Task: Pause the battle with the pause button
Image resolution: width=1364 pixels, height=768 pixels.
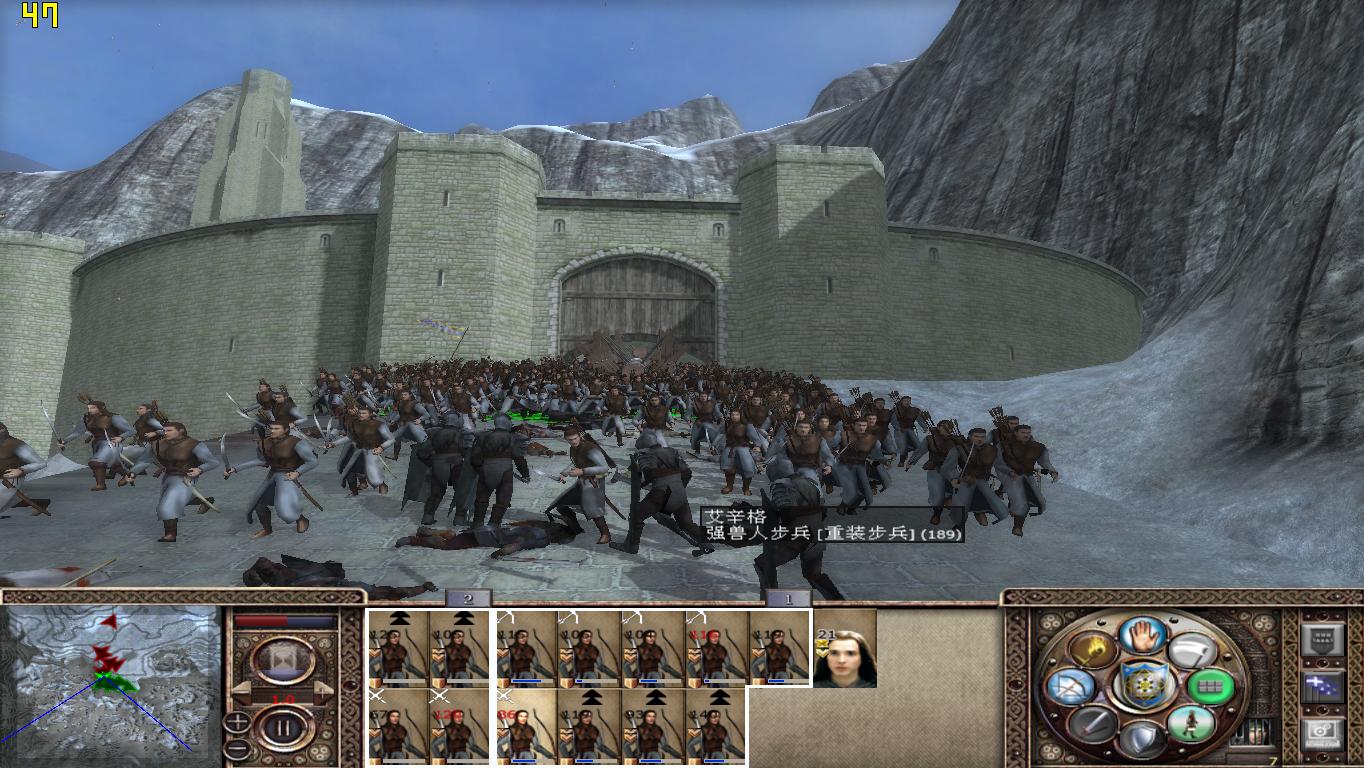Action: (283, 729)
